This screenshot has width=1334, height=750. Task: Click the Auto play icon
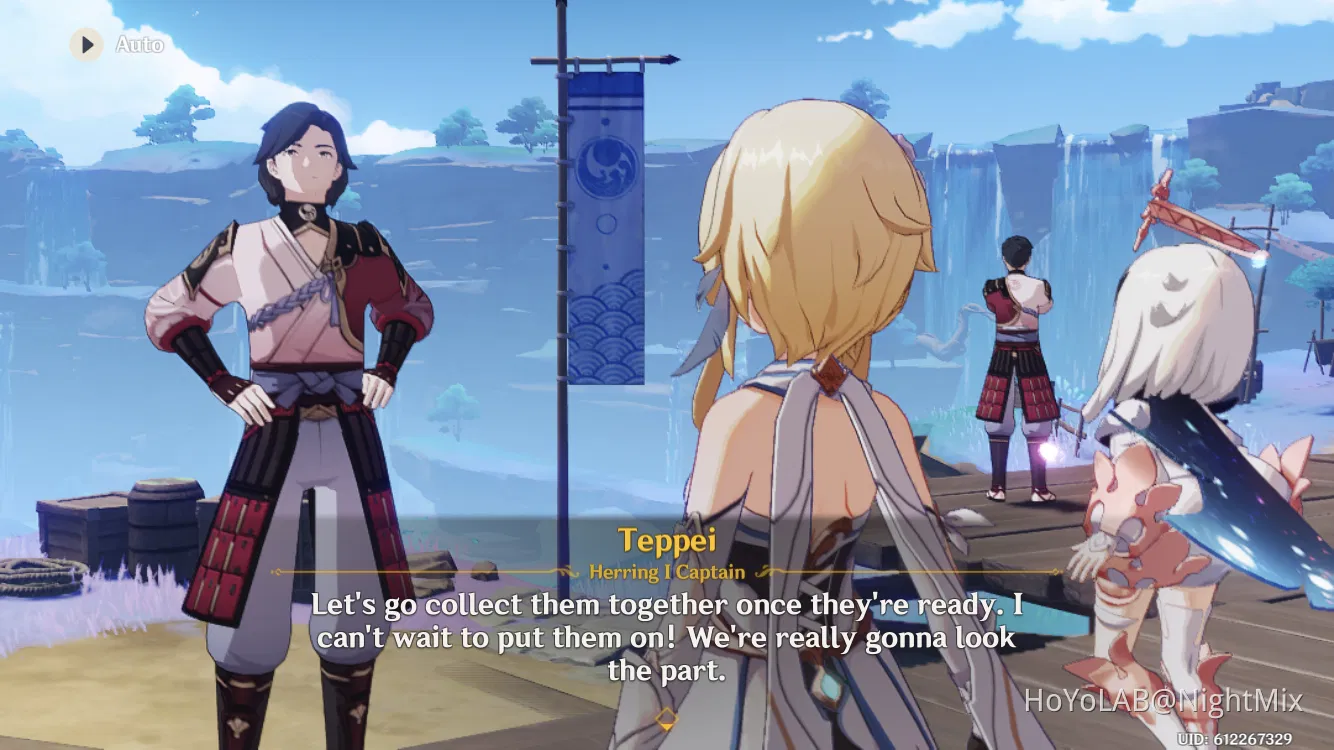click(x=85, y=44)
